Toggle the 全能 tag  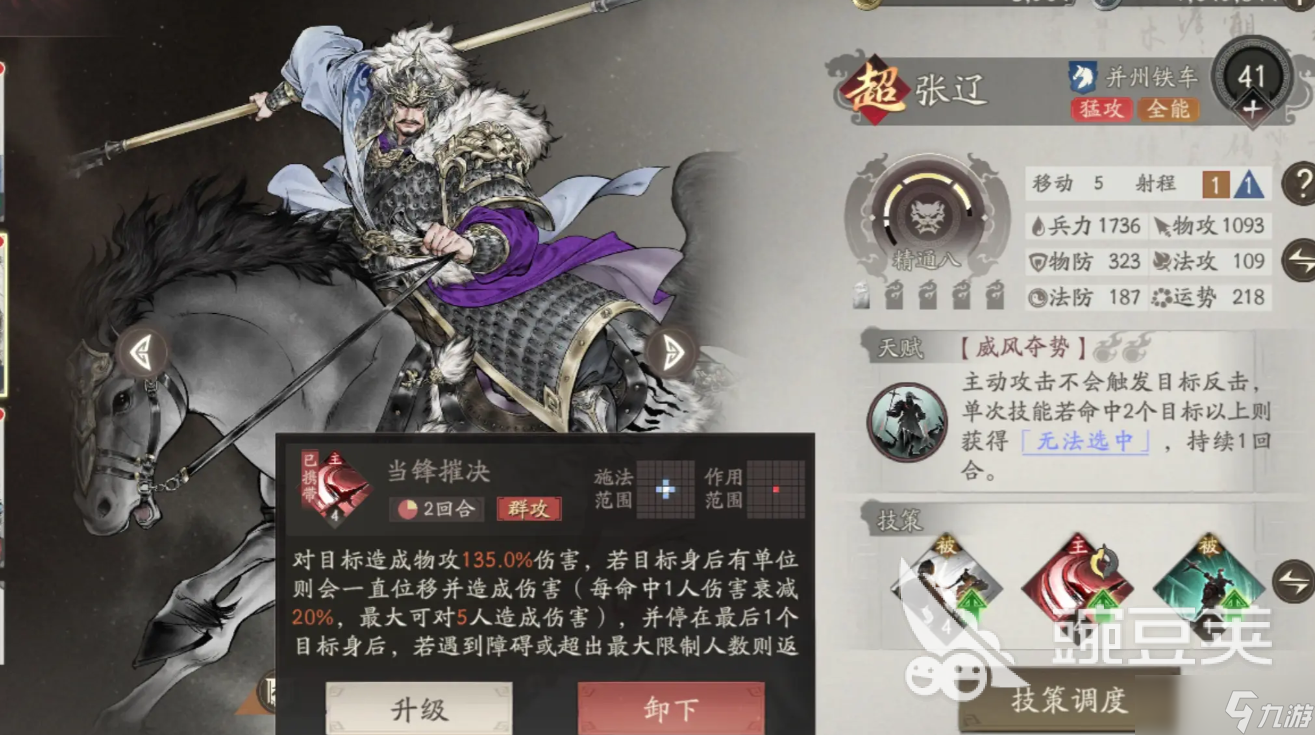tap(1168, 111)
